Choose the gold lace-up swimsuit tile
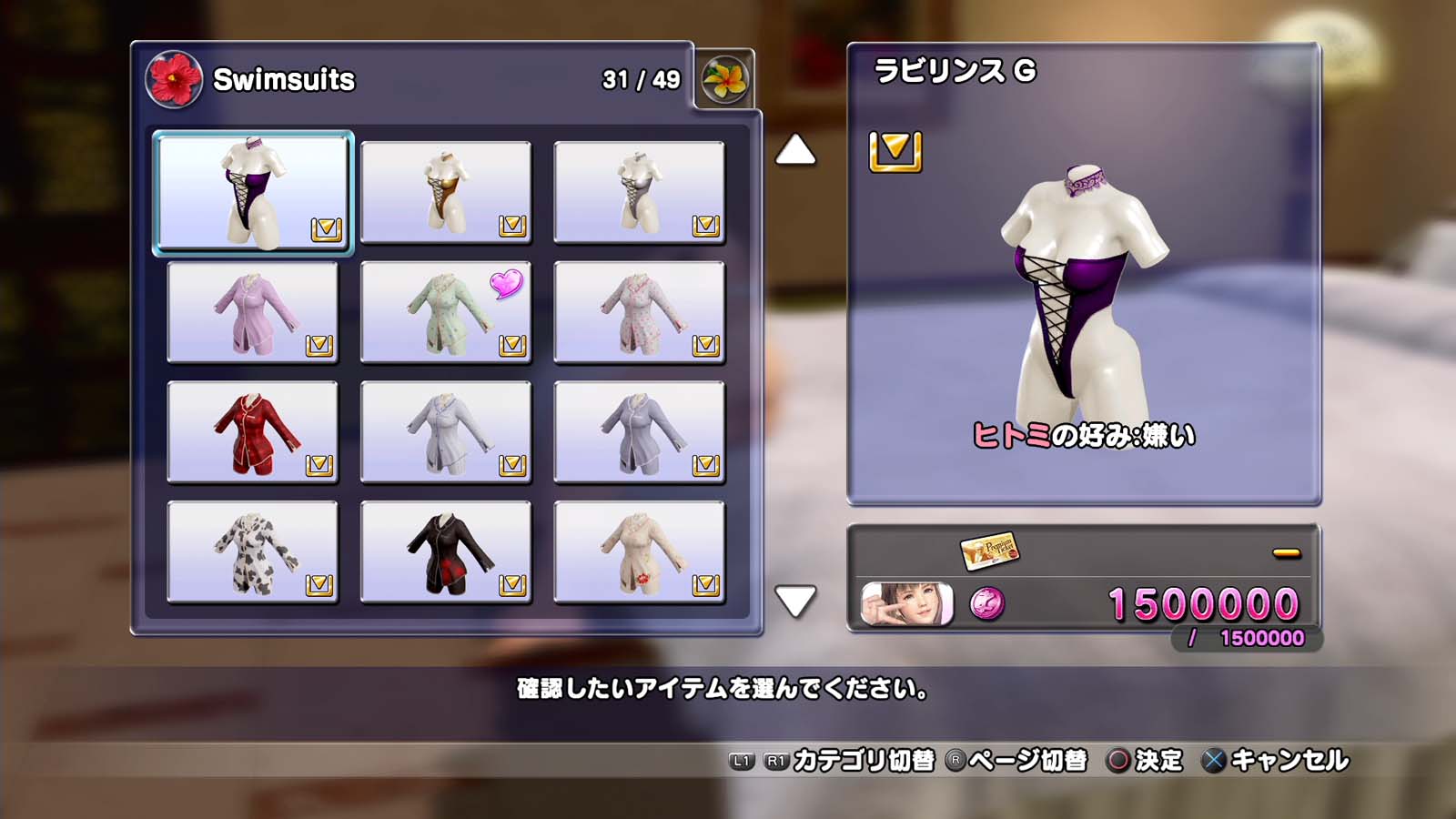Viewport: 1456px width, 819px height. click(x=446, y=192)
